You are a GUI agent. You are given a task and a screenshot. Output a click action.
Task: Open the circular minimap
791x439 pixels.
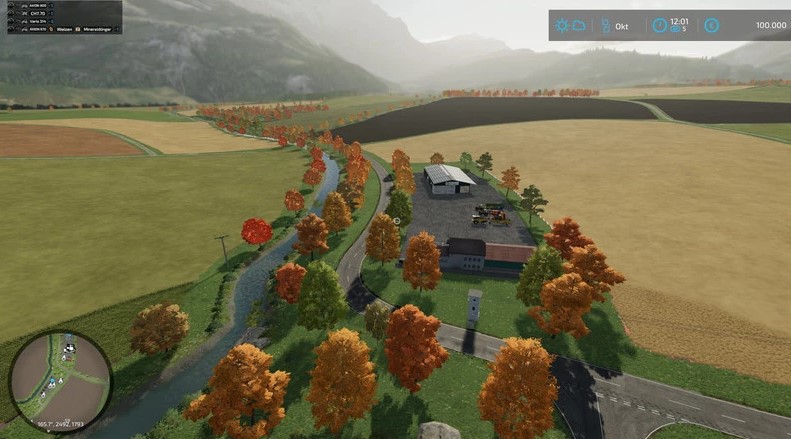pos(60,382)
